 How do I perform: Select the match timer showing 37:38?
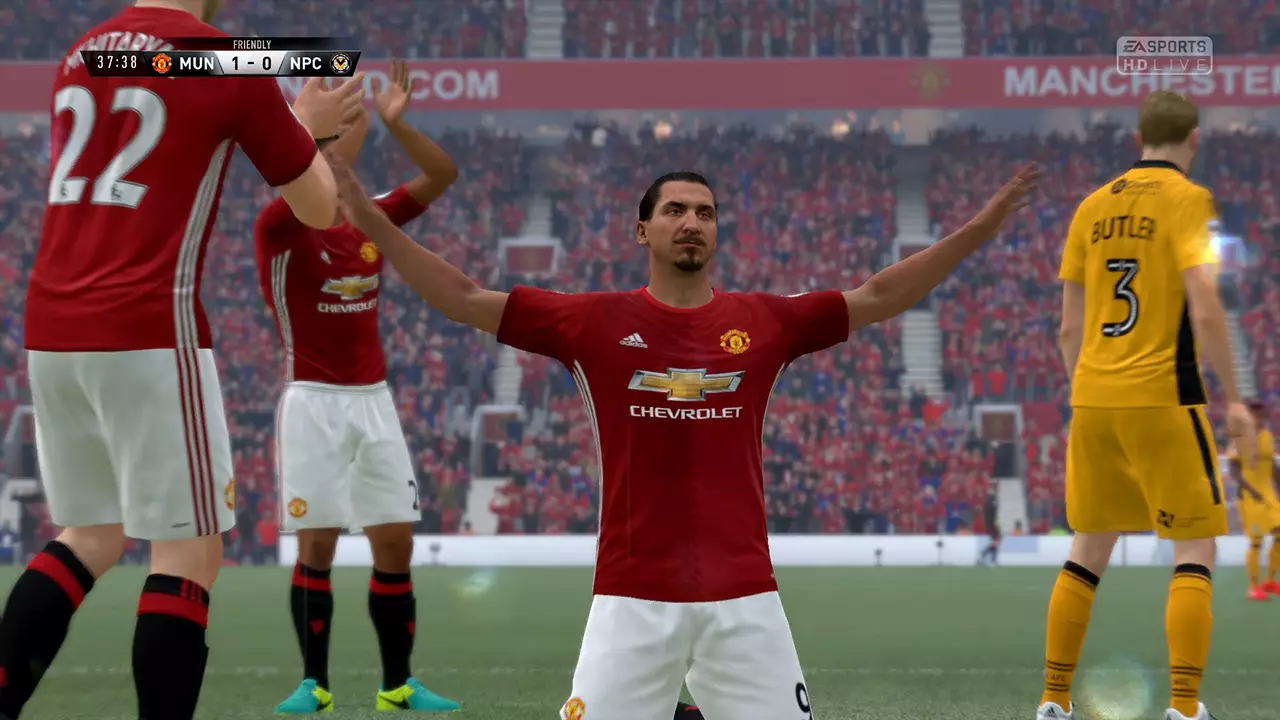click(116, 63)
